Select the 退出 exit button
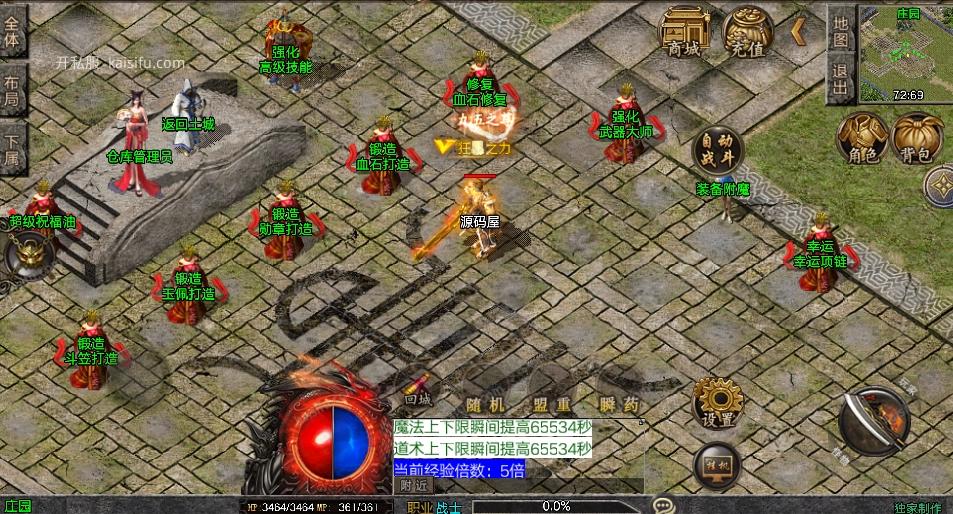The image size is (953, 514). tap(841, 79)
